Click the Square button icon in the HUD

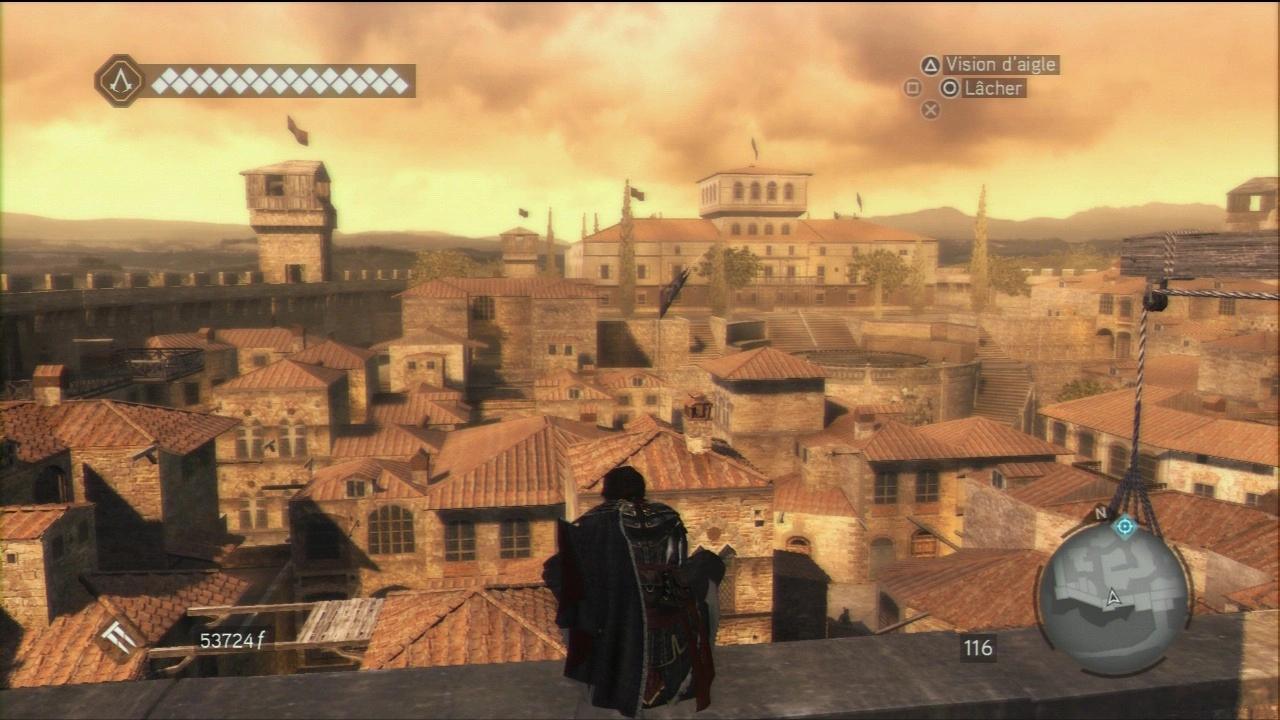tap(913, 88)
